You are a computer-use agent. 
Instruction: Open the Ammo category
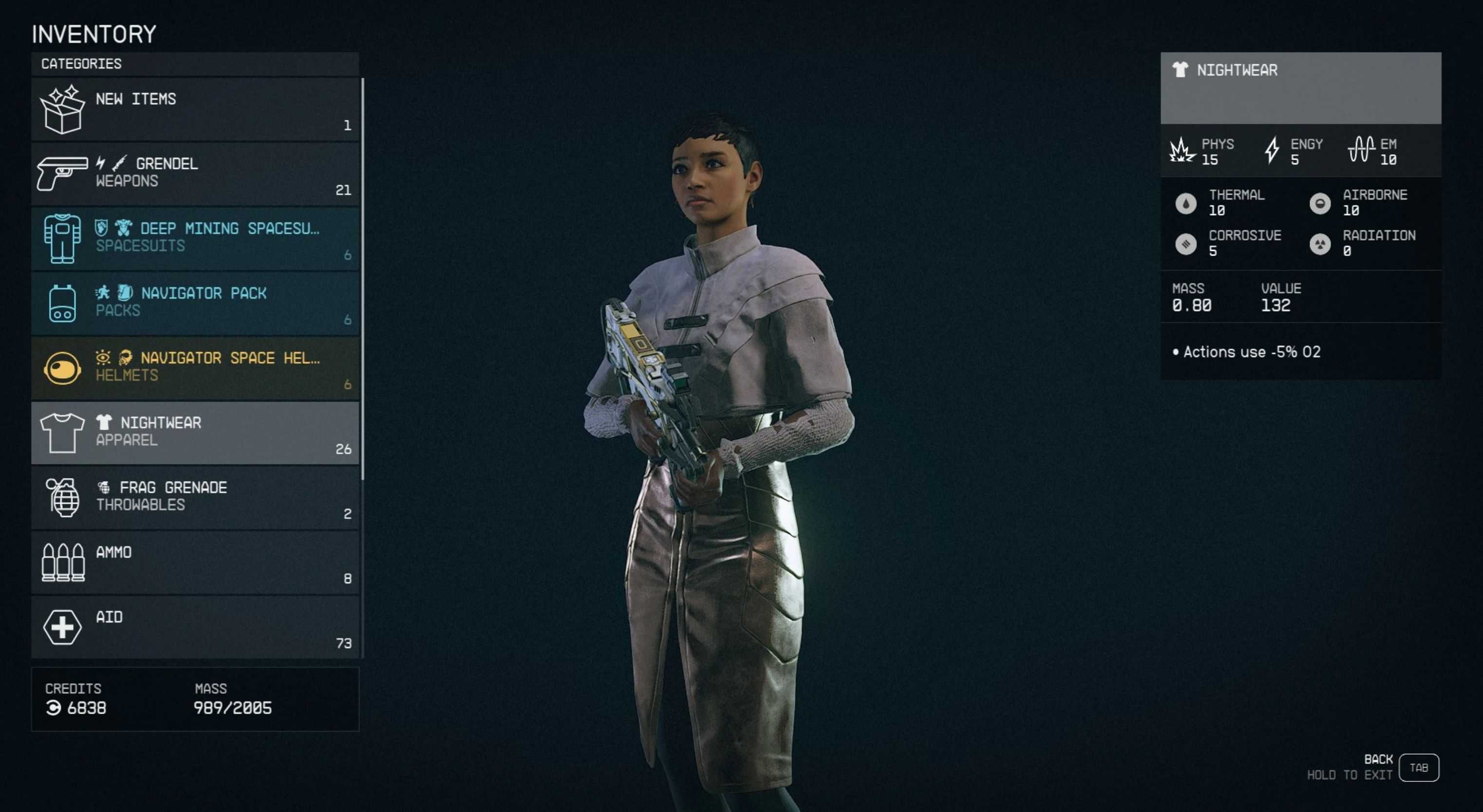tap(195, 562)
